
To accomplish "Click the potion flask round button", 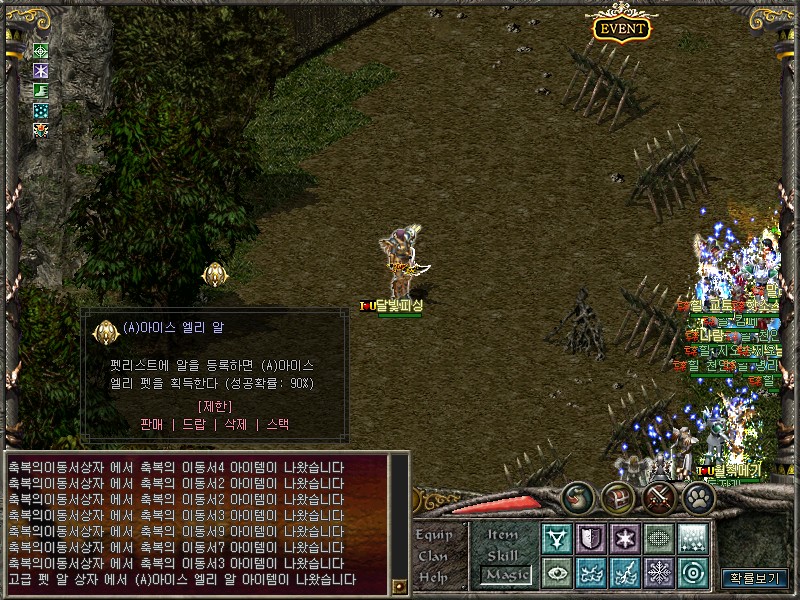I will (577, 497).
